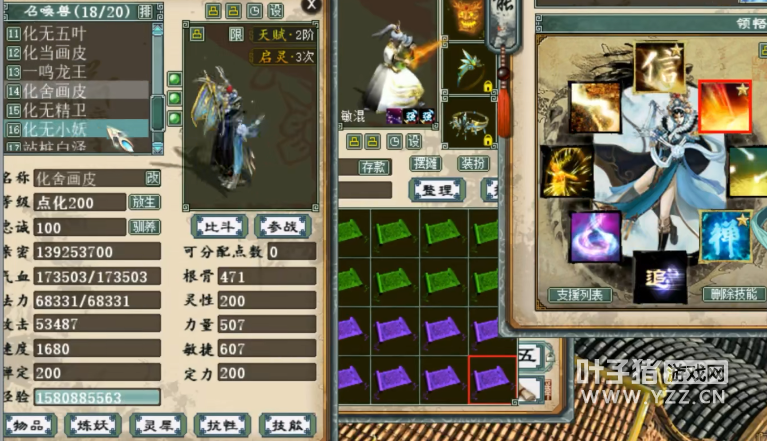The image size is (767, 441).
Task: Click the 整理 sort inventory button
Action: tap(437, 189)
